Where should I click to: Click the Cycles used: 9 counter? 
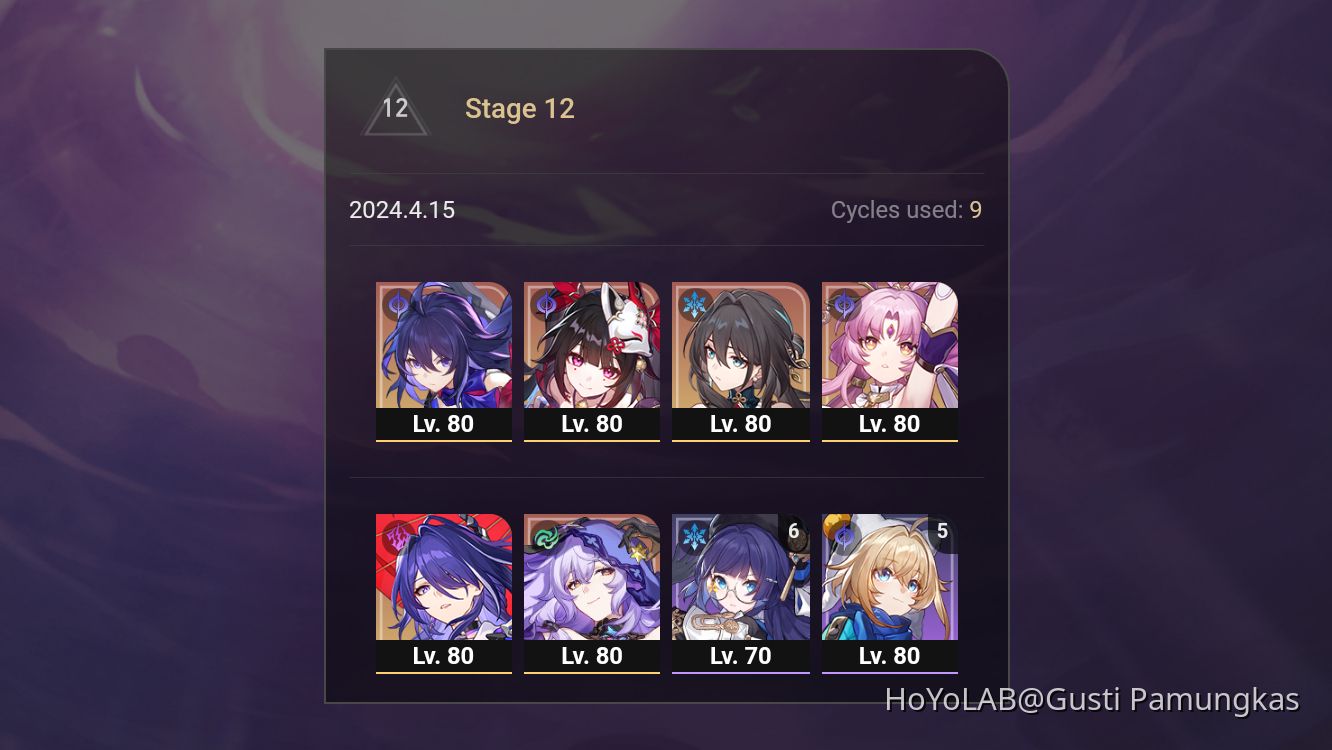click(x=906, y=210)
